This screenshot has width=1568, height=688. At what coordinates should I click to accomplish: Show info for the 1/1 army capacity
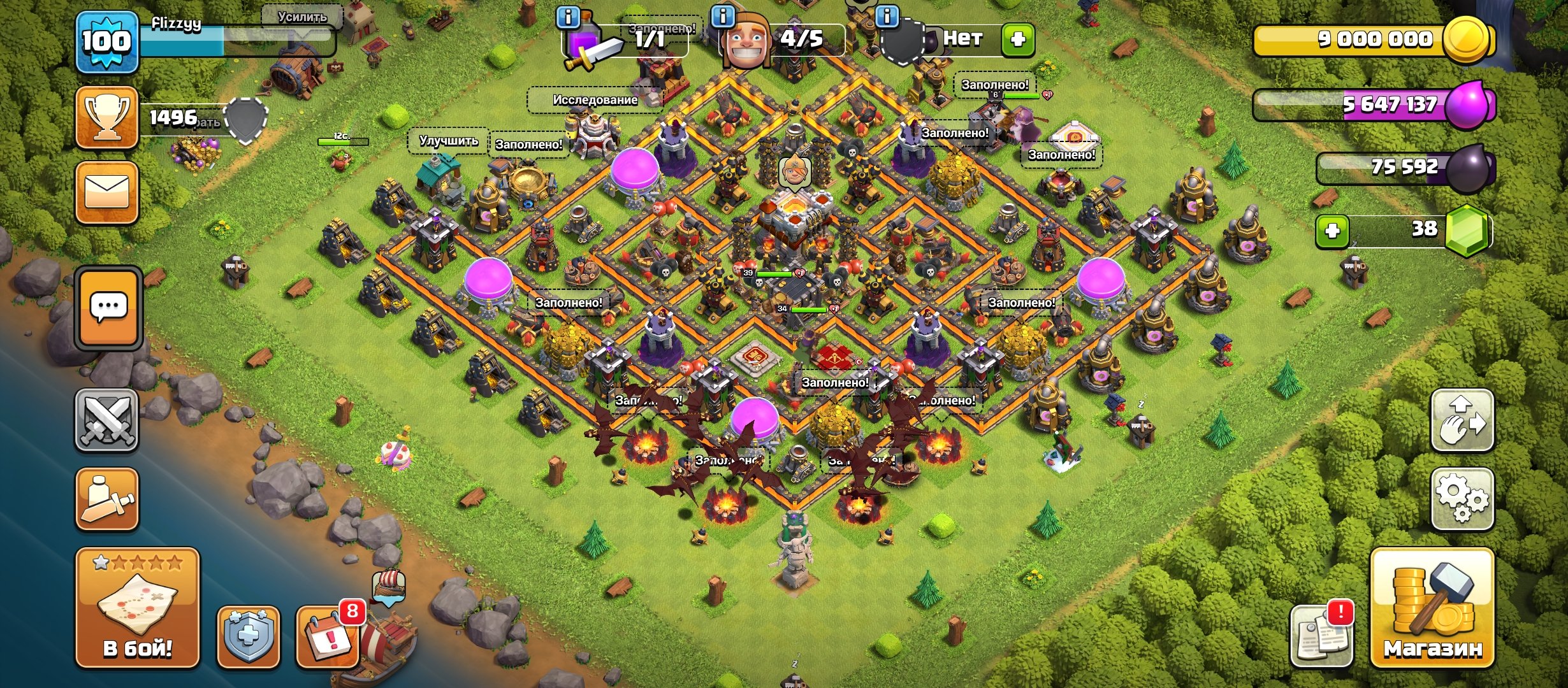[x=568, y=17]
